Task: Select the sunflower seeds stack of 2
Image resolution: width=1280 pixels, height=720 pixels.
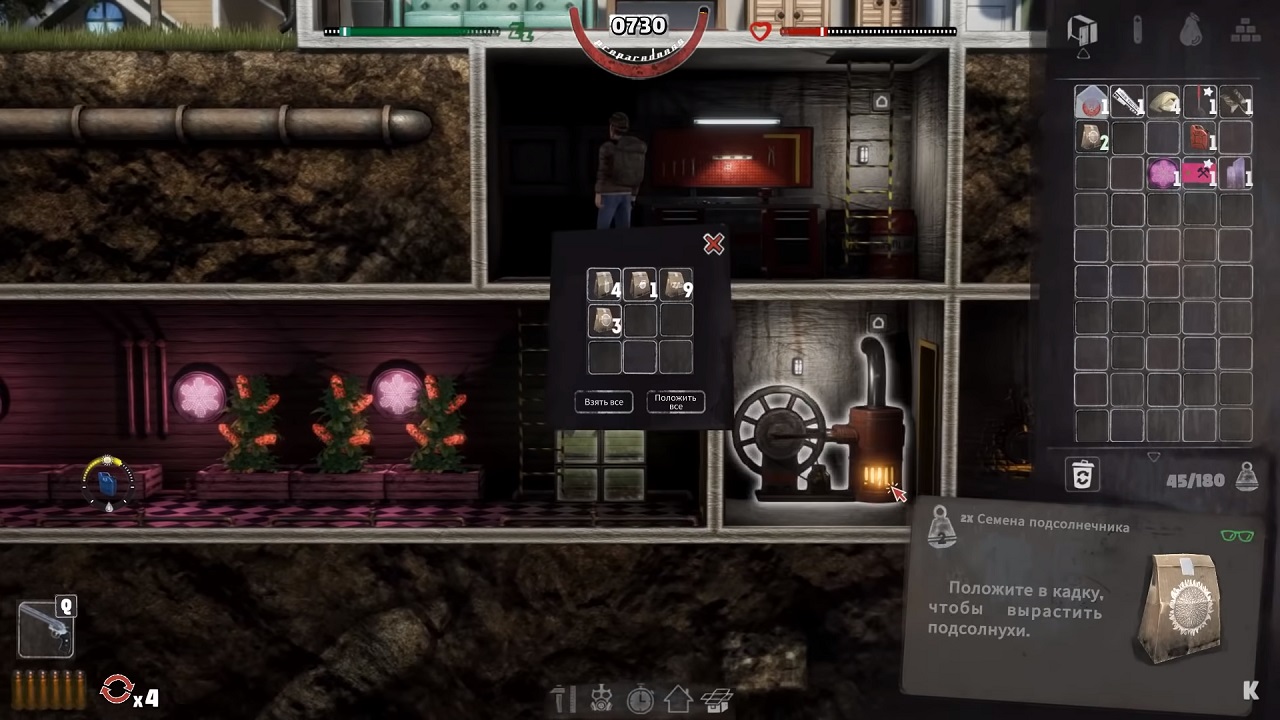Action: coord(1092,137)
